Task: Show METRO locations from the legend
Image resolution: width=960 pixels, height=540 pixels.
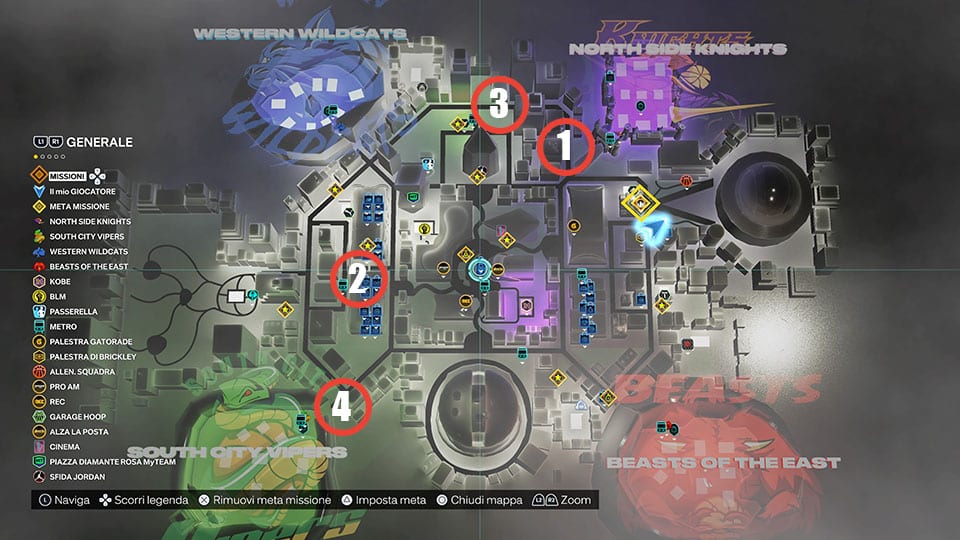Action: pyautogui.click(x=63, y=326)
